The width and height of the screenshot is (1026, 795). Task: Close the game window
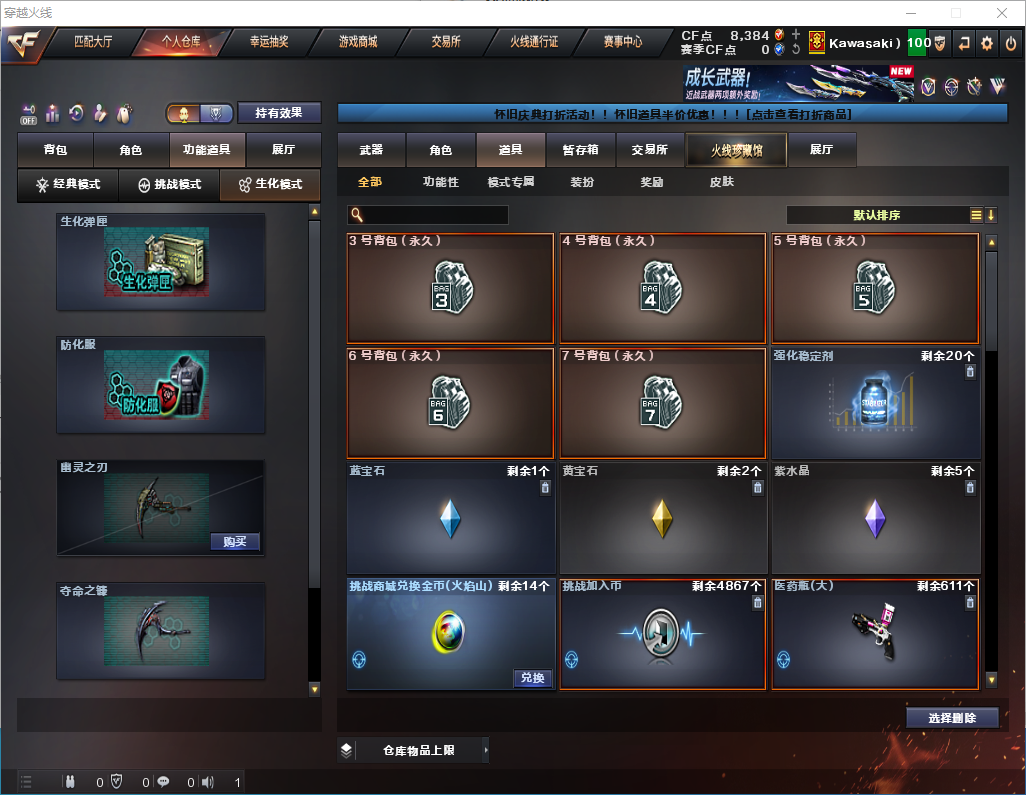(x=1001, y=13)
